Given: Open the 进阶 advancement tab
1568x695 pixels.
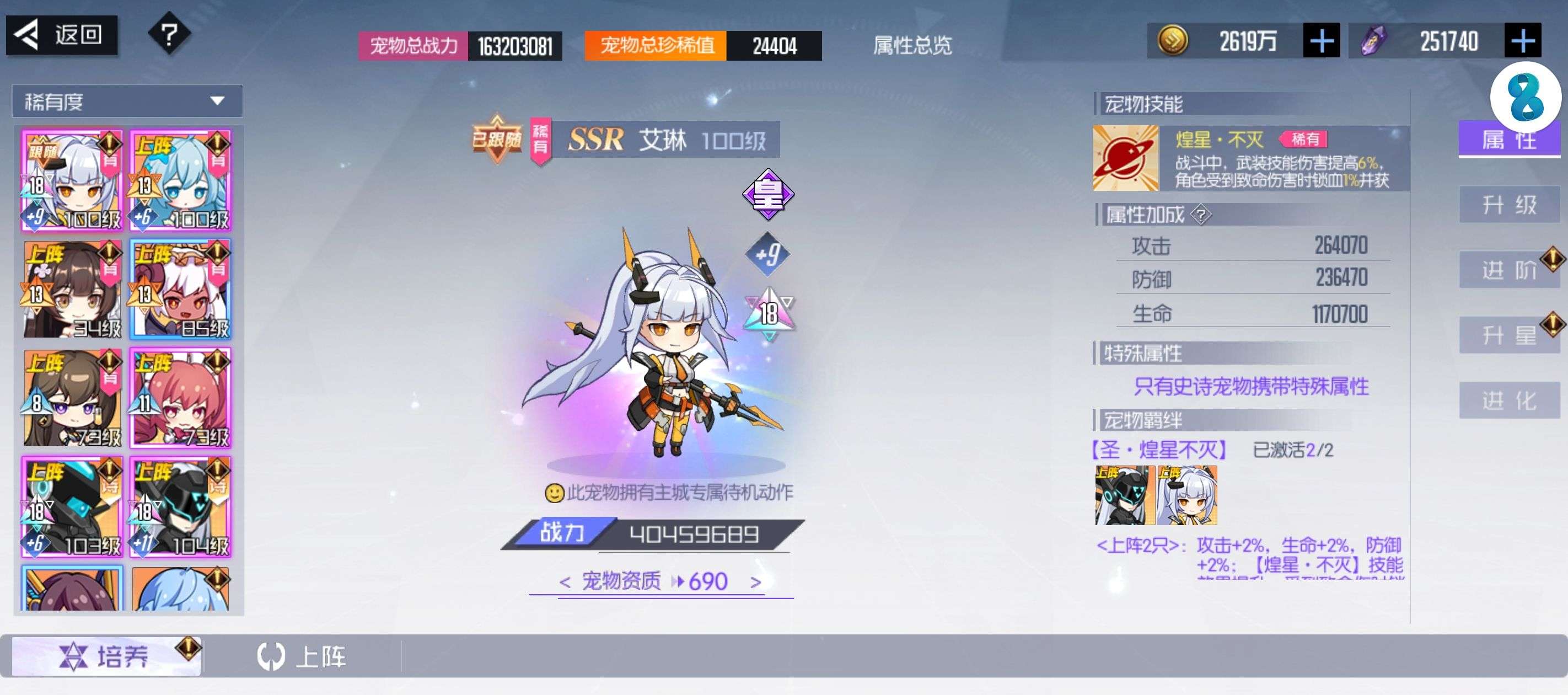Looking at the screenshot, I should (x=1508, y=270).
